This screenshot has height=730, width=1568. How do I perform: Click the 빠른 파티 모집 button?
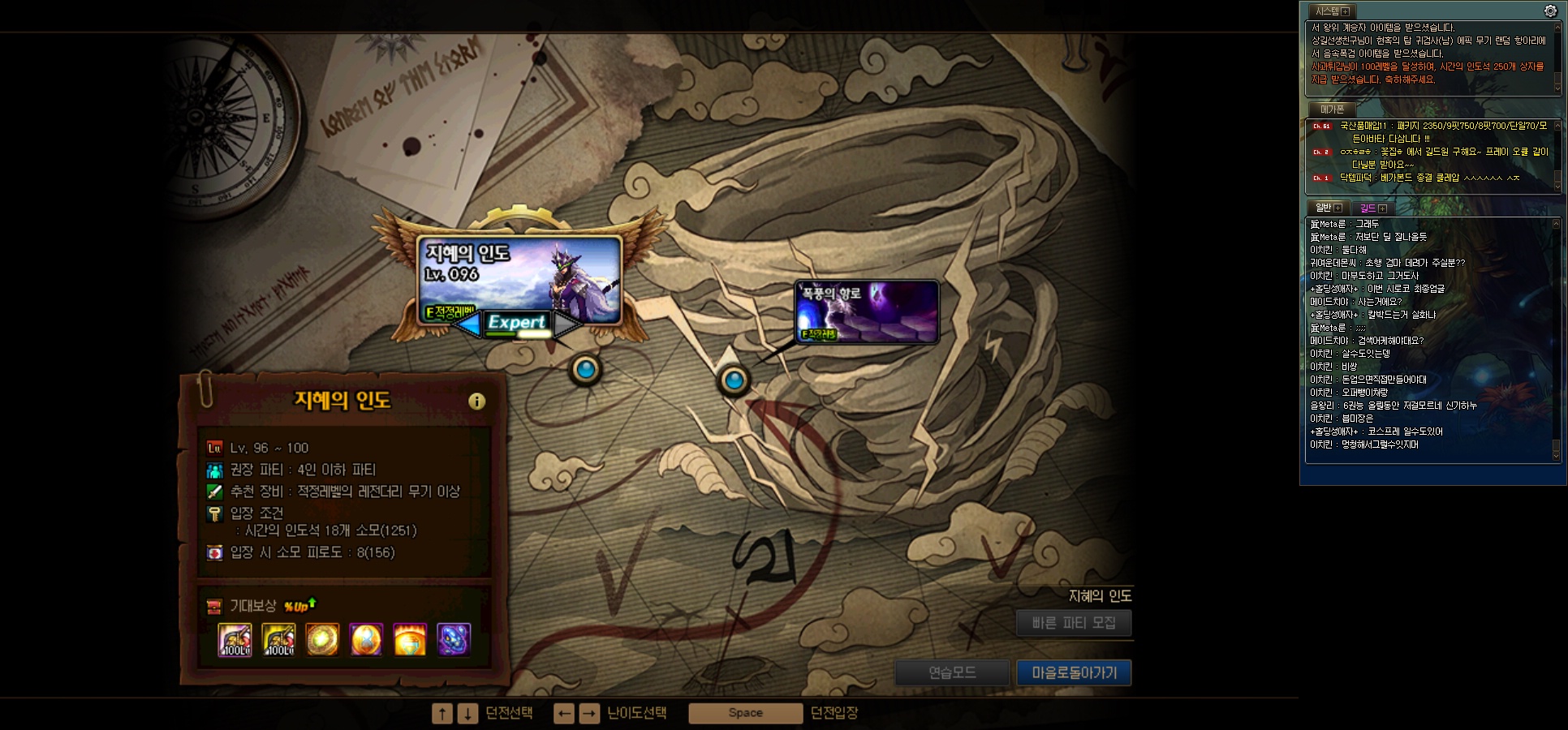coord(1073,623)
